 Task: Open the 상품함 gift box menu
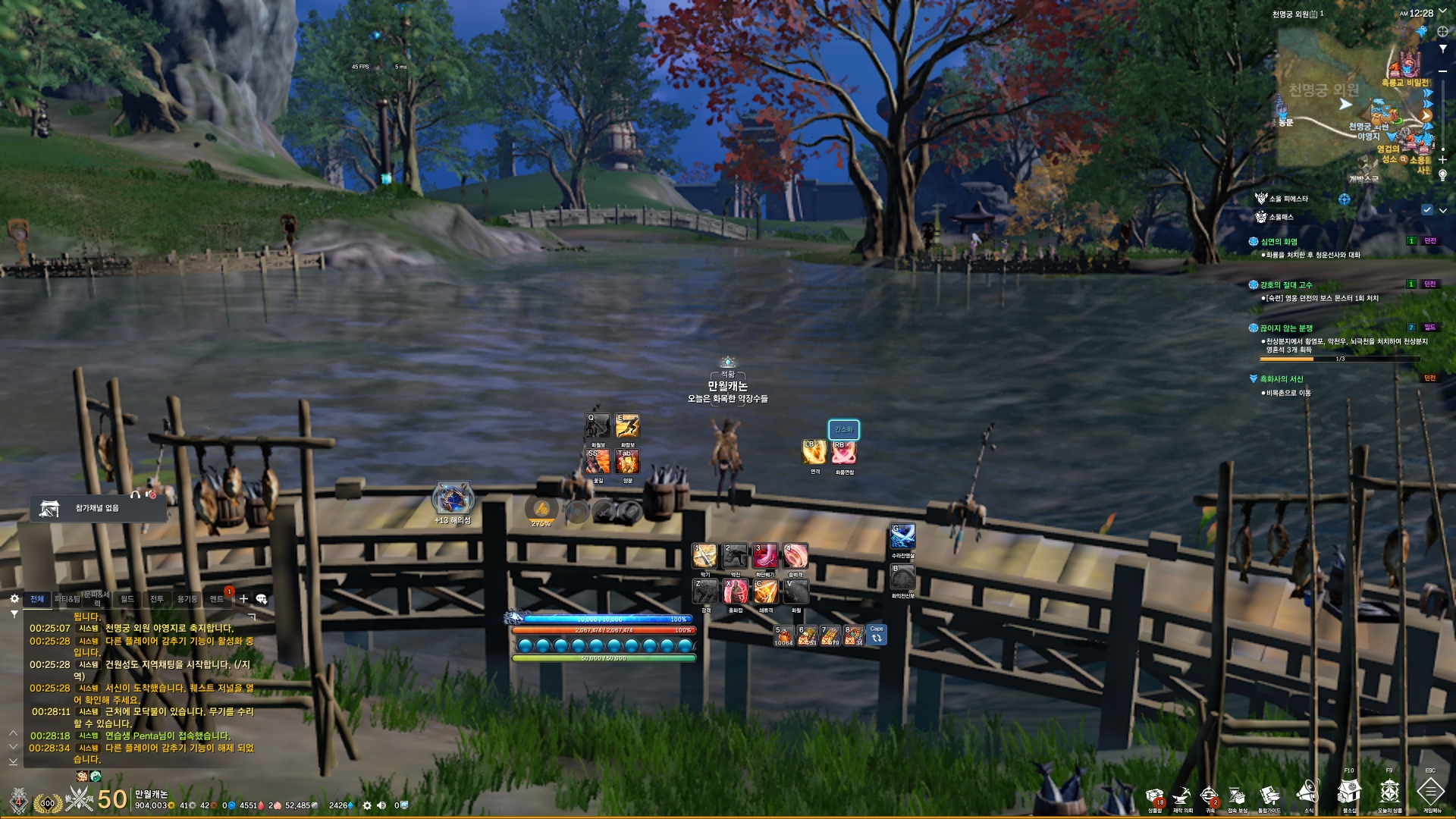tap(1154, 796)
